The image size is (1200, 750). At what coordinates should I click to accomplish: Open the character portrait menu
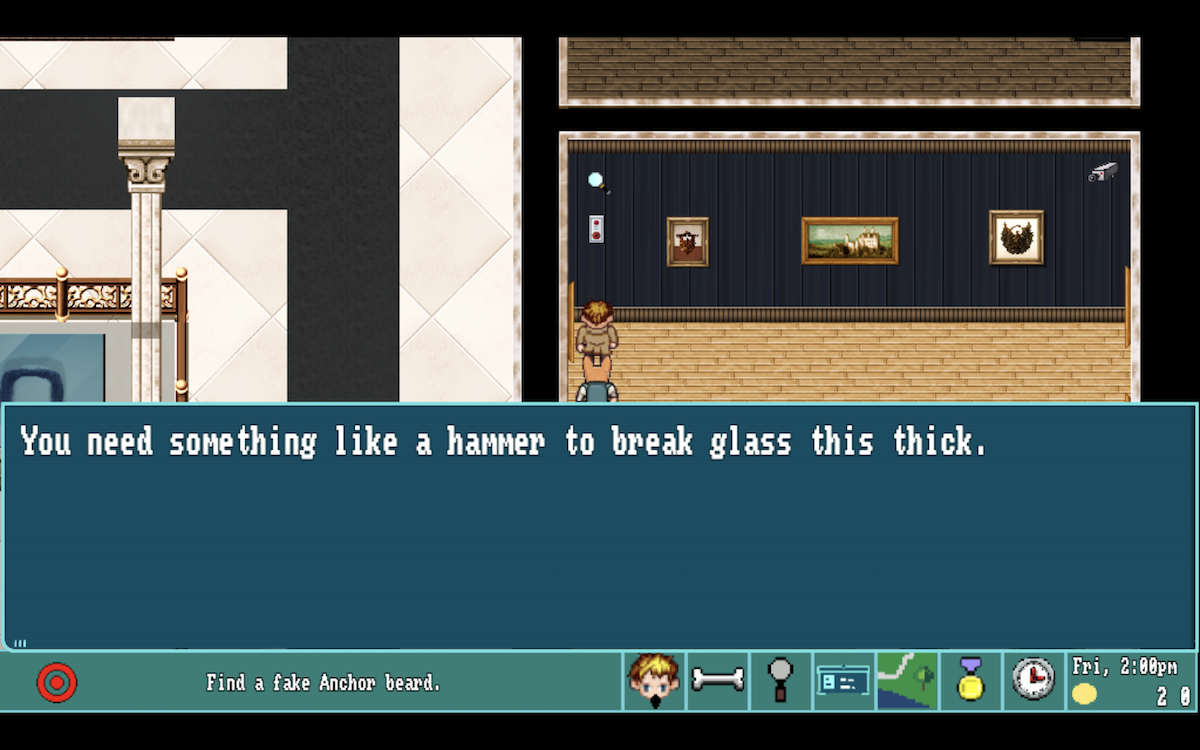654,682
